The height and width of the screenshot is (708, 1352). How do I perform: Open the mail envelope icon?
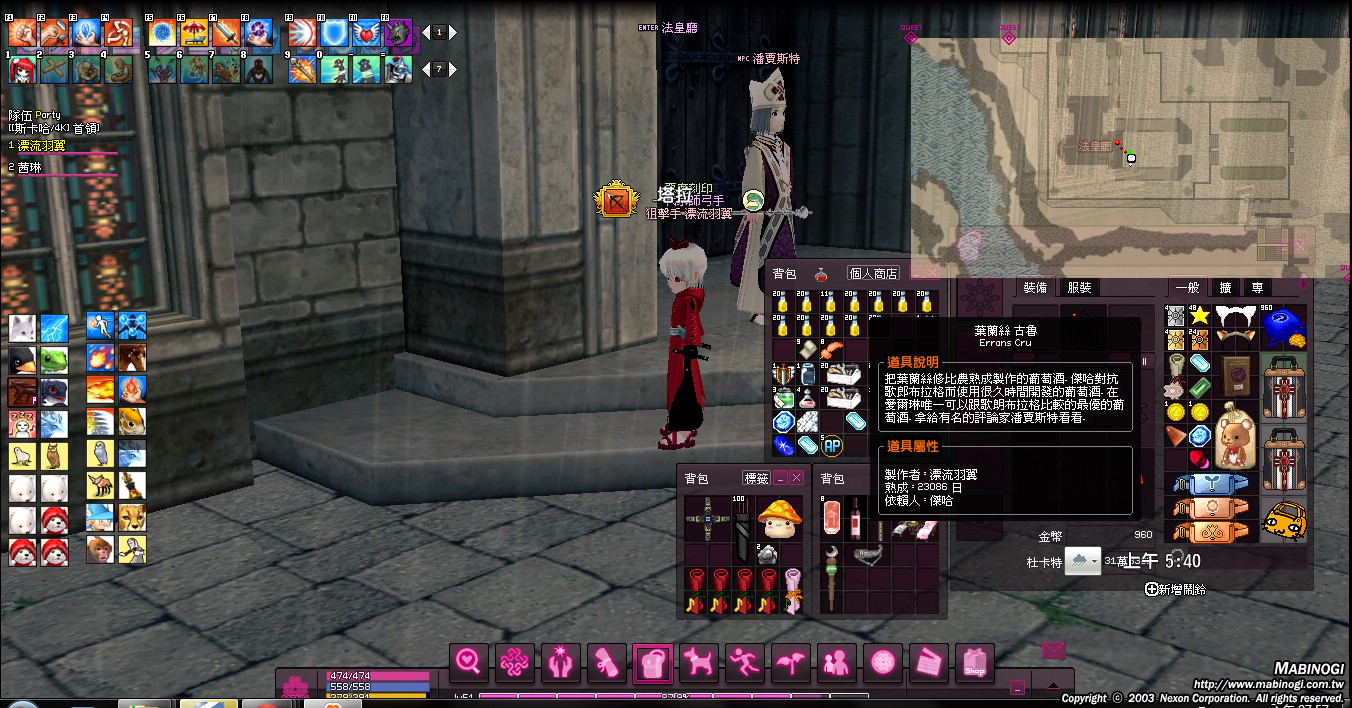tap(1053, 650)
